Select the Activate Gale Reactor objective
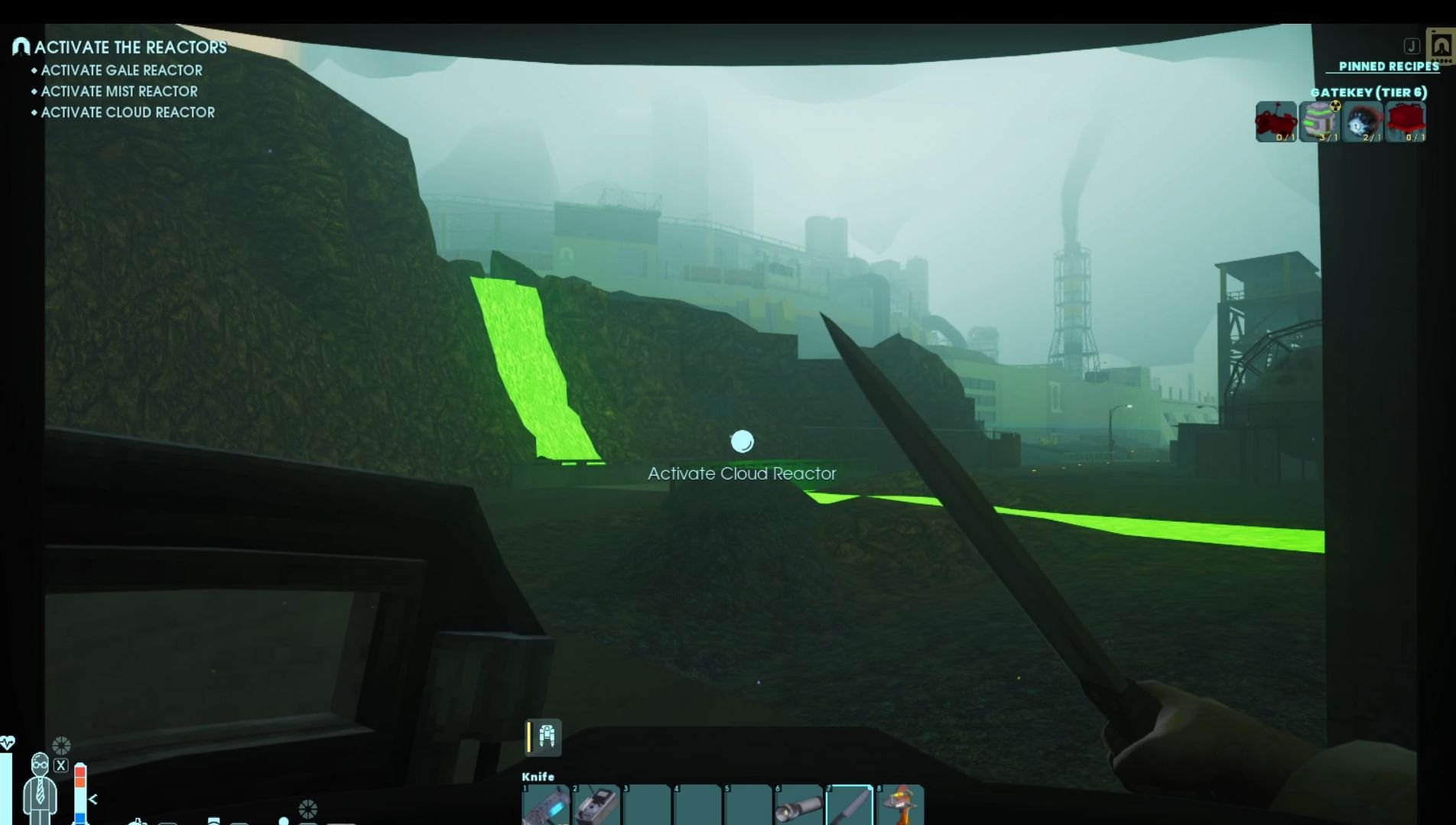 pos(121,70)
